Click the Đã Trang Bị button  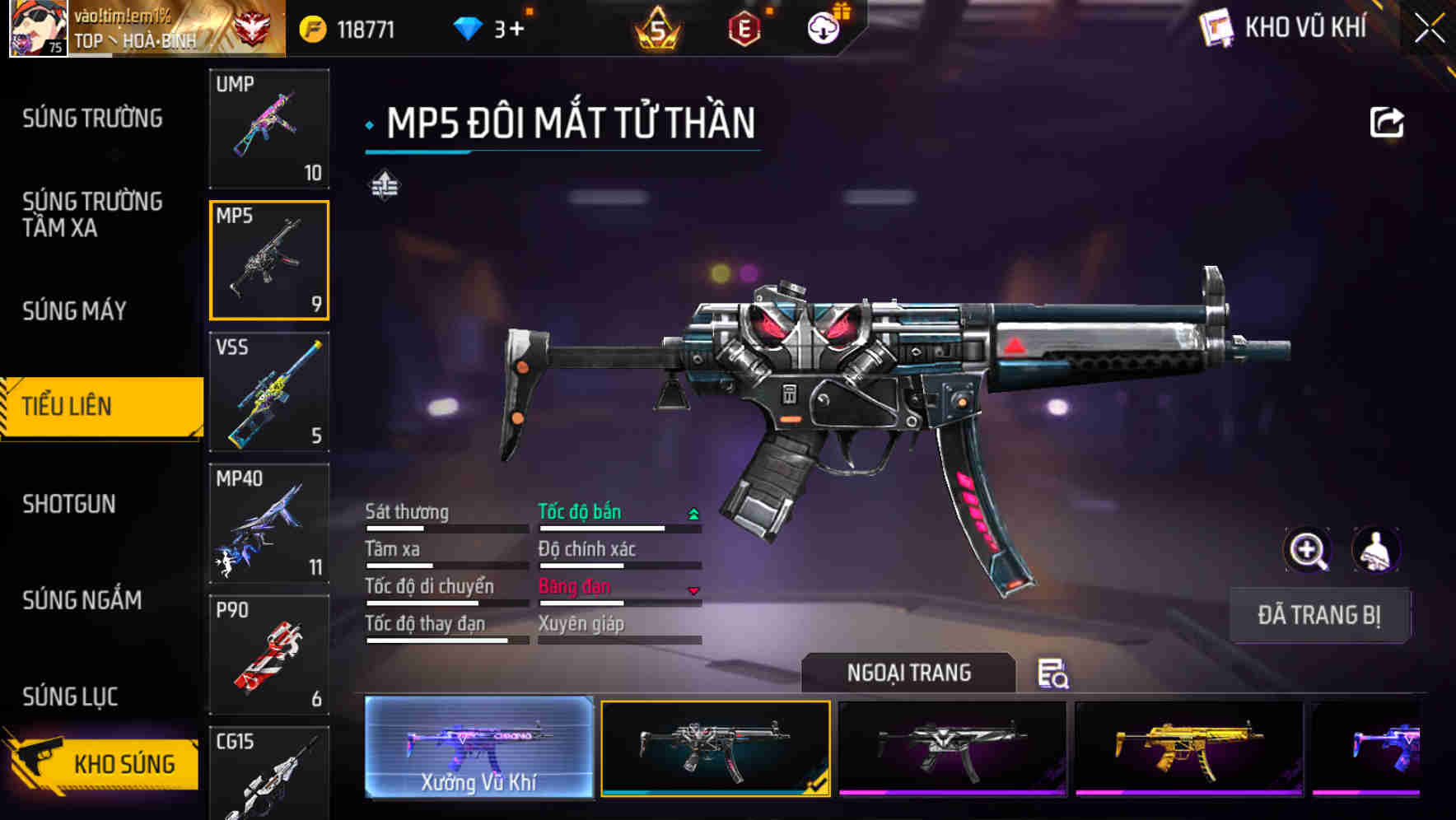[1318, 615]
